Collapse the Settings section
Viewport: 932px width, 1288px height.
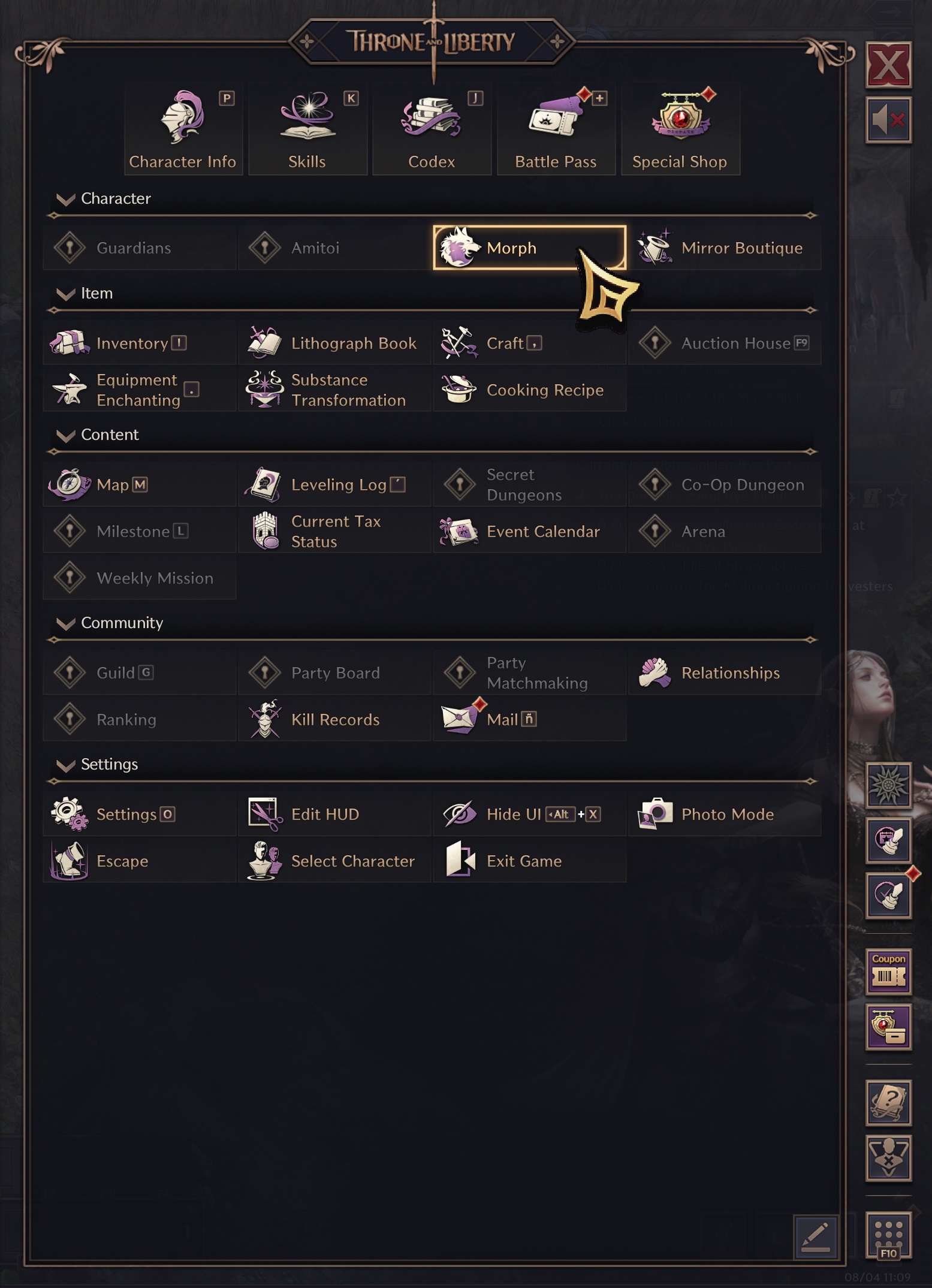point(66,765)
